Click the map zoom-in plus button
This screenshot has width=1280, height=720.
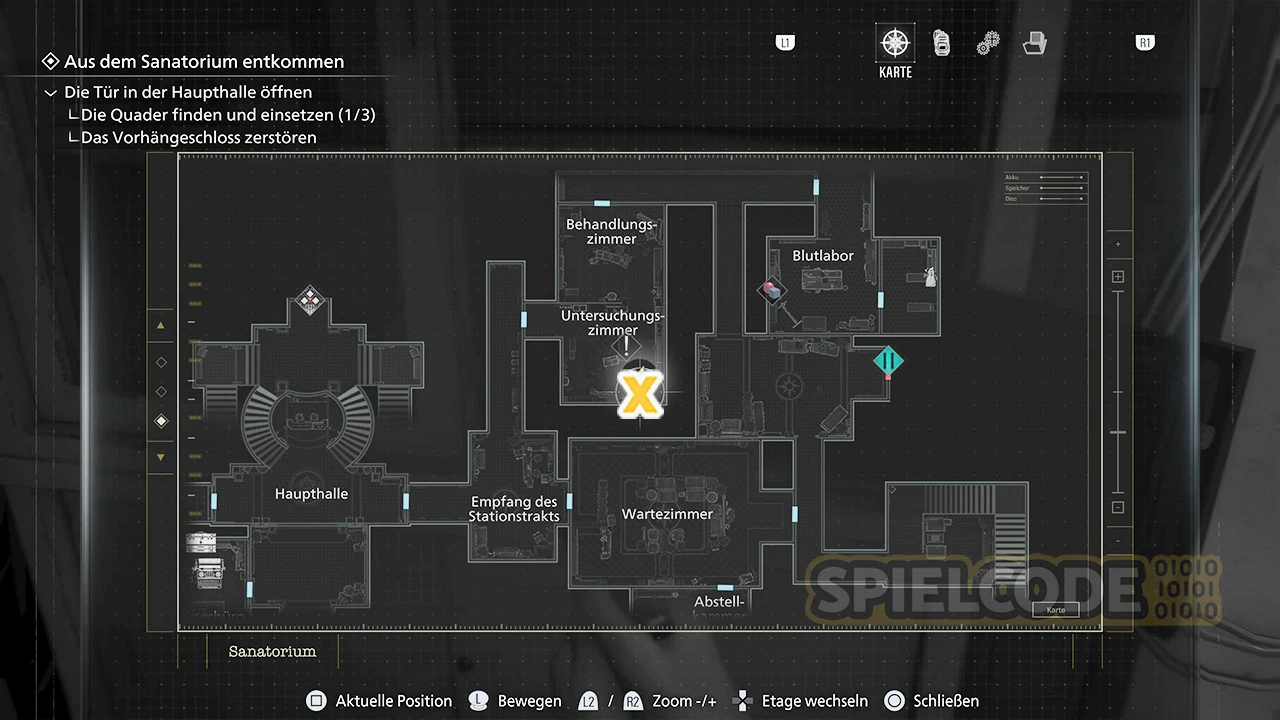(1118, 277)
